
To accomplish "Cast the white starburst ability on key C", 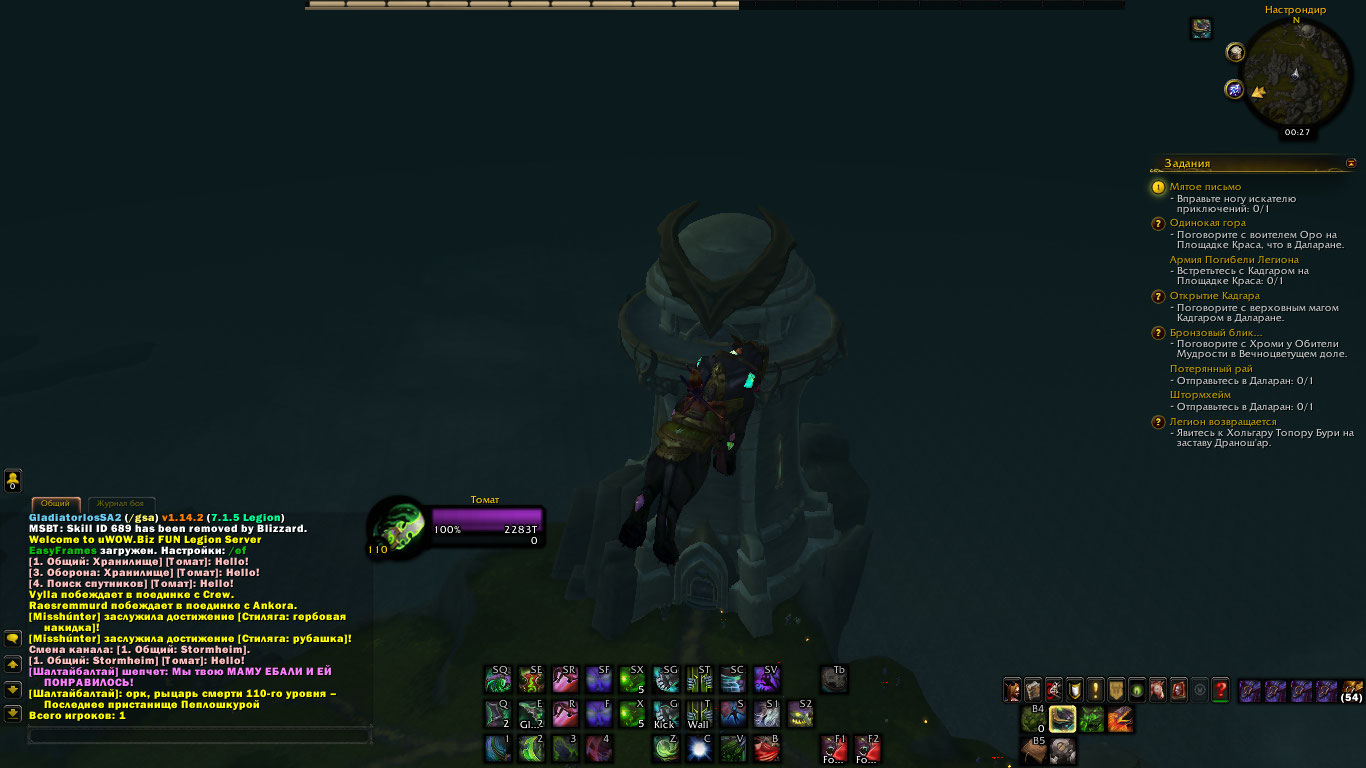I will tap(699, 748).
